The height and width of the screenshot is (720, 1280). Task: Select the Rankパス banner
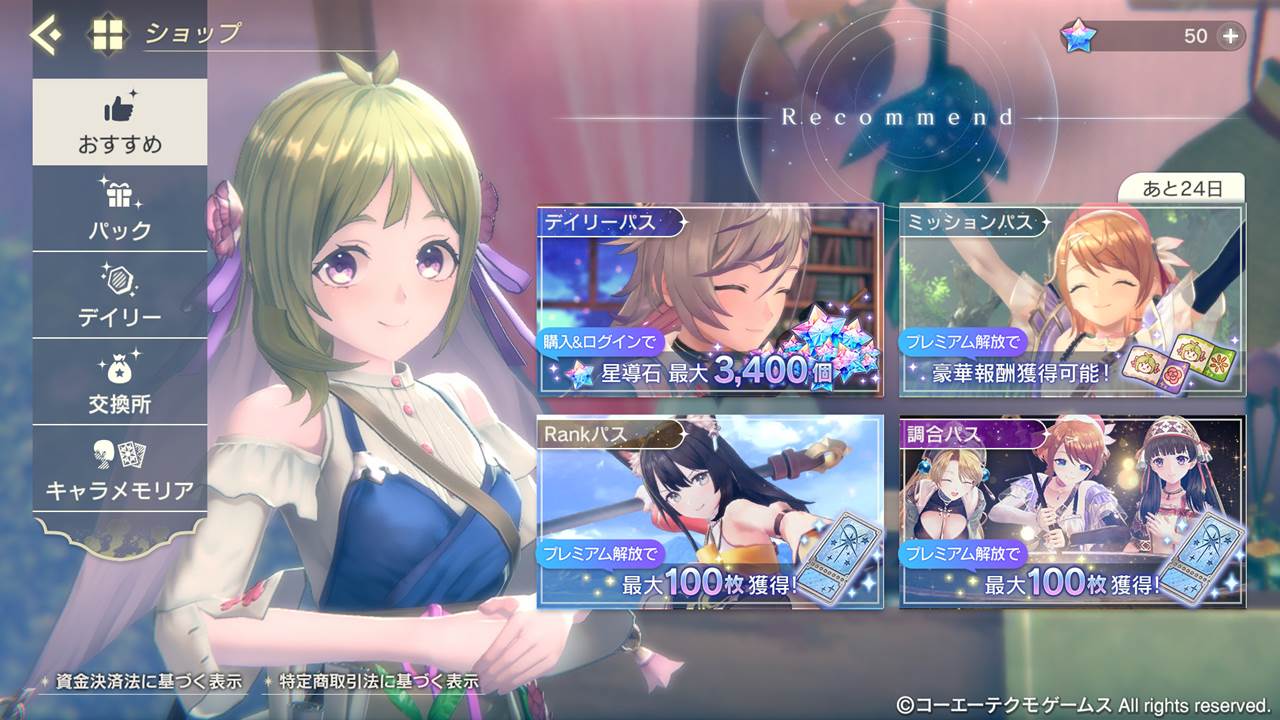[x=710, y=513]
